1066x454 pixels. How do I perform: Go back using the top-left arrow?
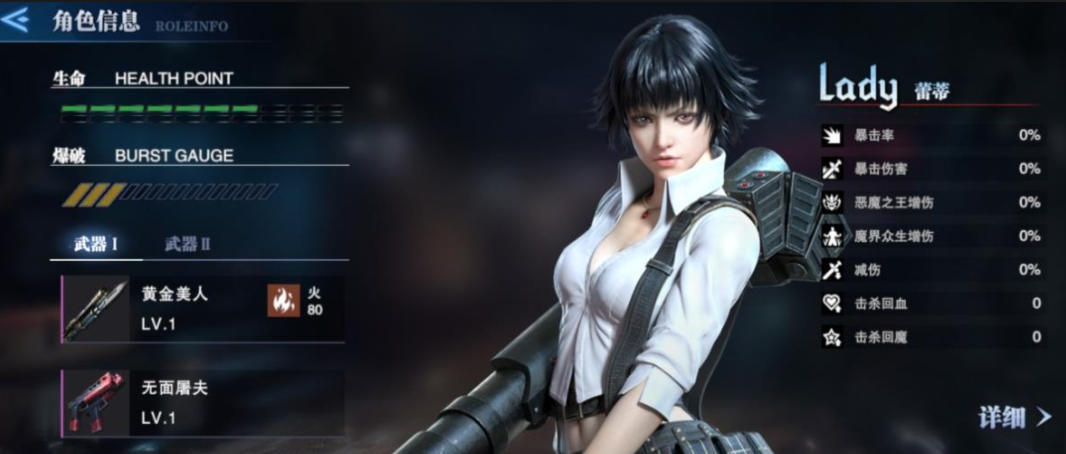coord(16,21)
